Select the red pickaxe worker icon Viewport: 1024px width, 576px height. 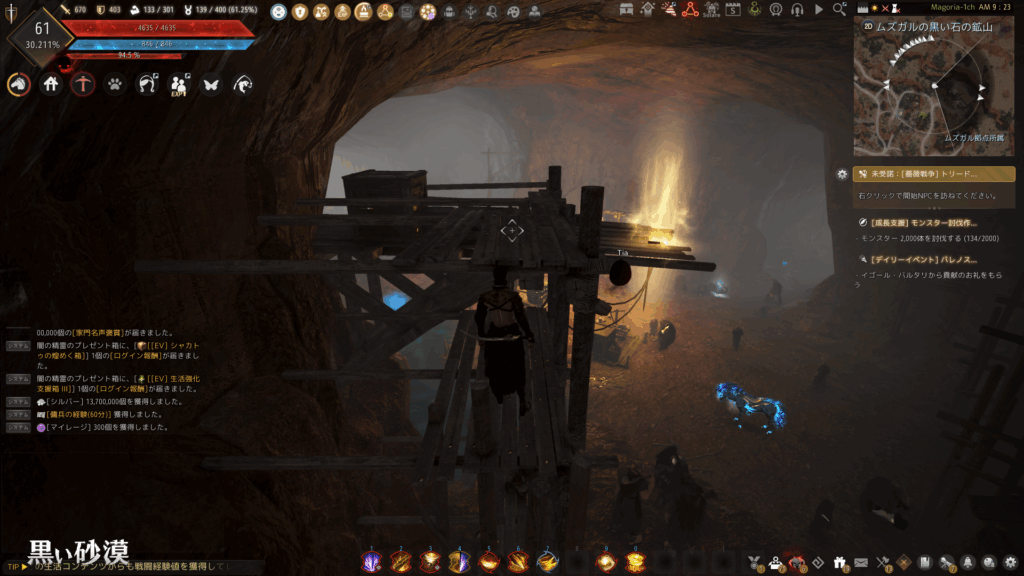tap(83, 85)
